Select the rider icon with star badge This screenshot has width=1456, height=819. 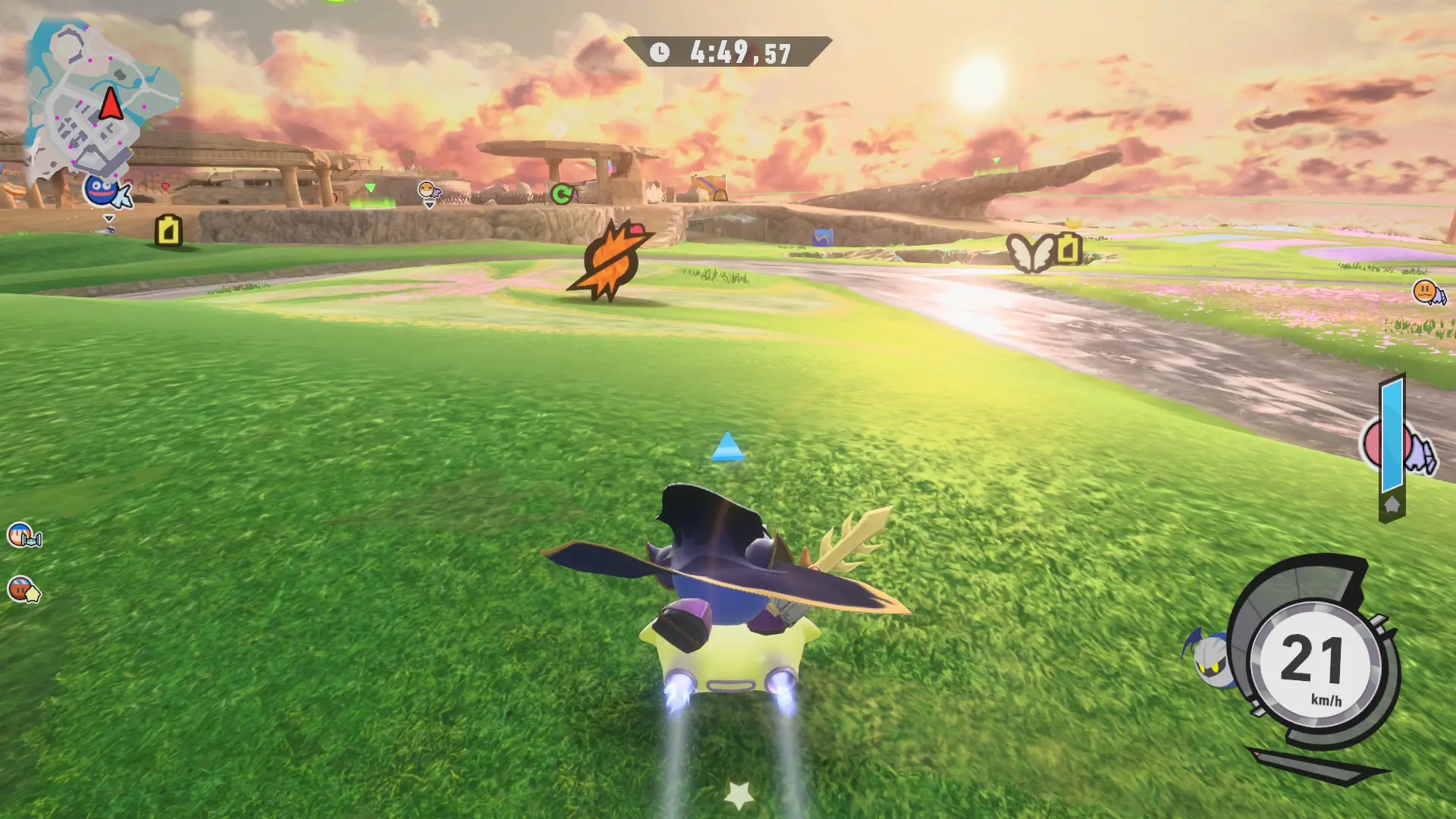(x=23, y=589)
